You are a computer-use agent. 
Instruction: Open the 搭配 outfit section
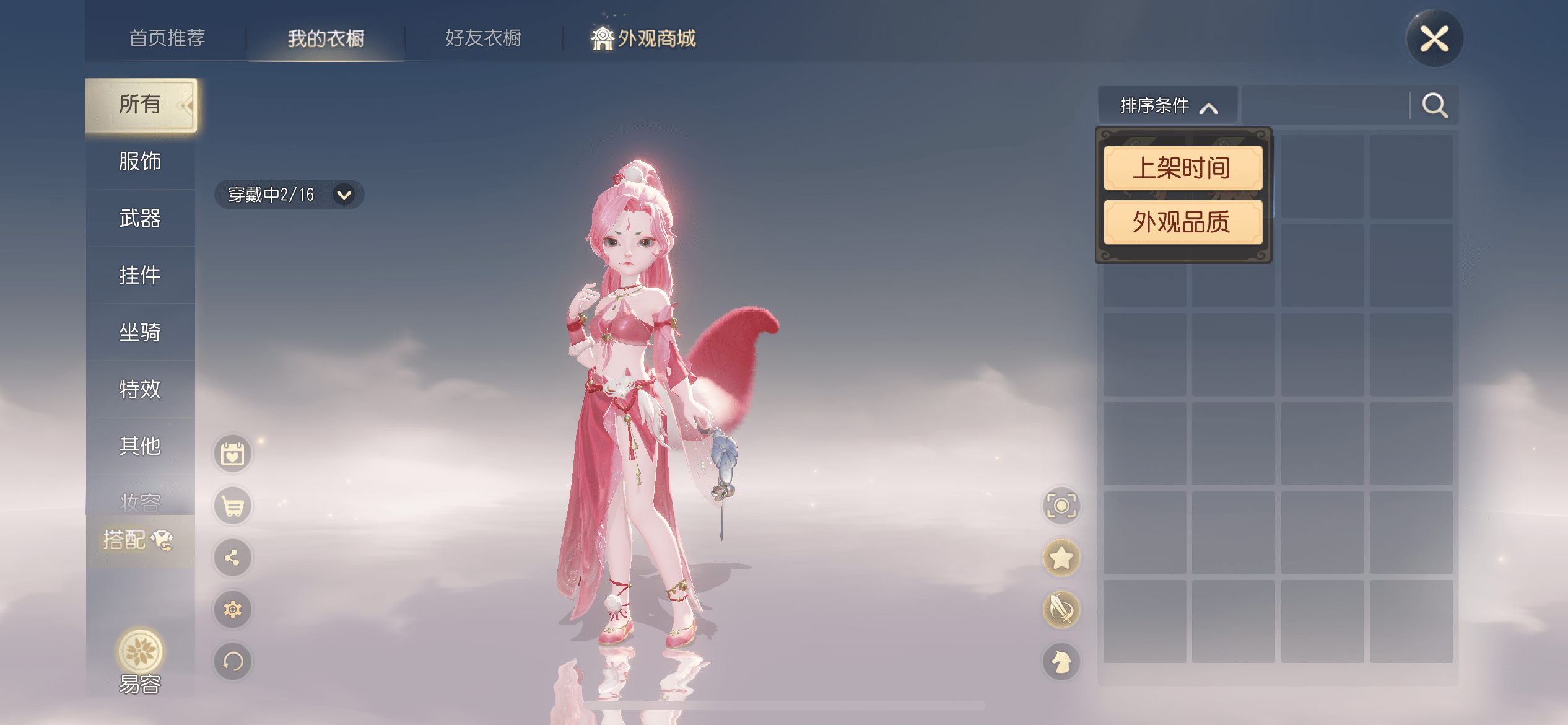(x=137, y=540)
